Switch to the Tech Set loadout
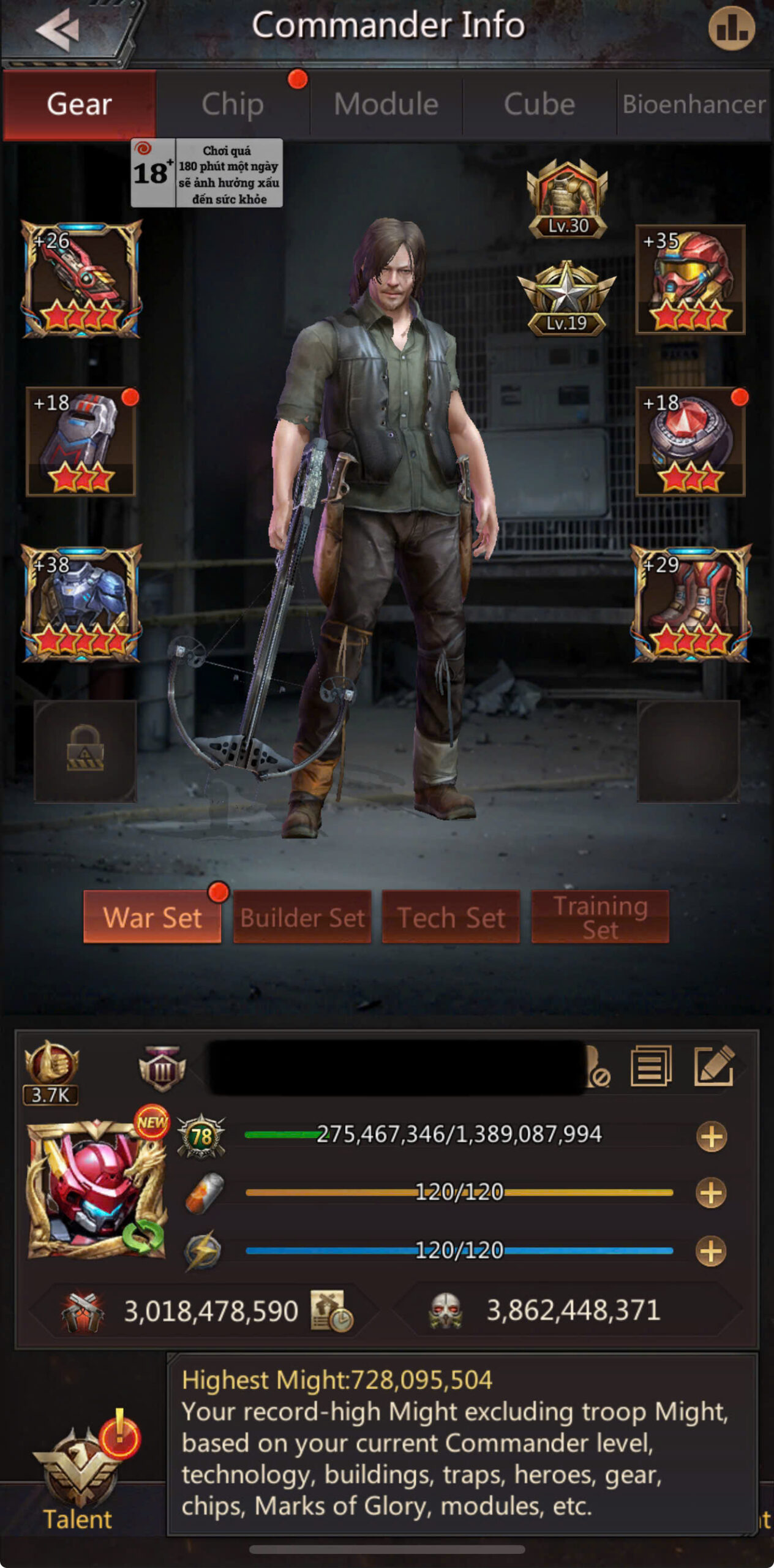The height and width of the screenshot is (1568, 774). click(451, 917)
